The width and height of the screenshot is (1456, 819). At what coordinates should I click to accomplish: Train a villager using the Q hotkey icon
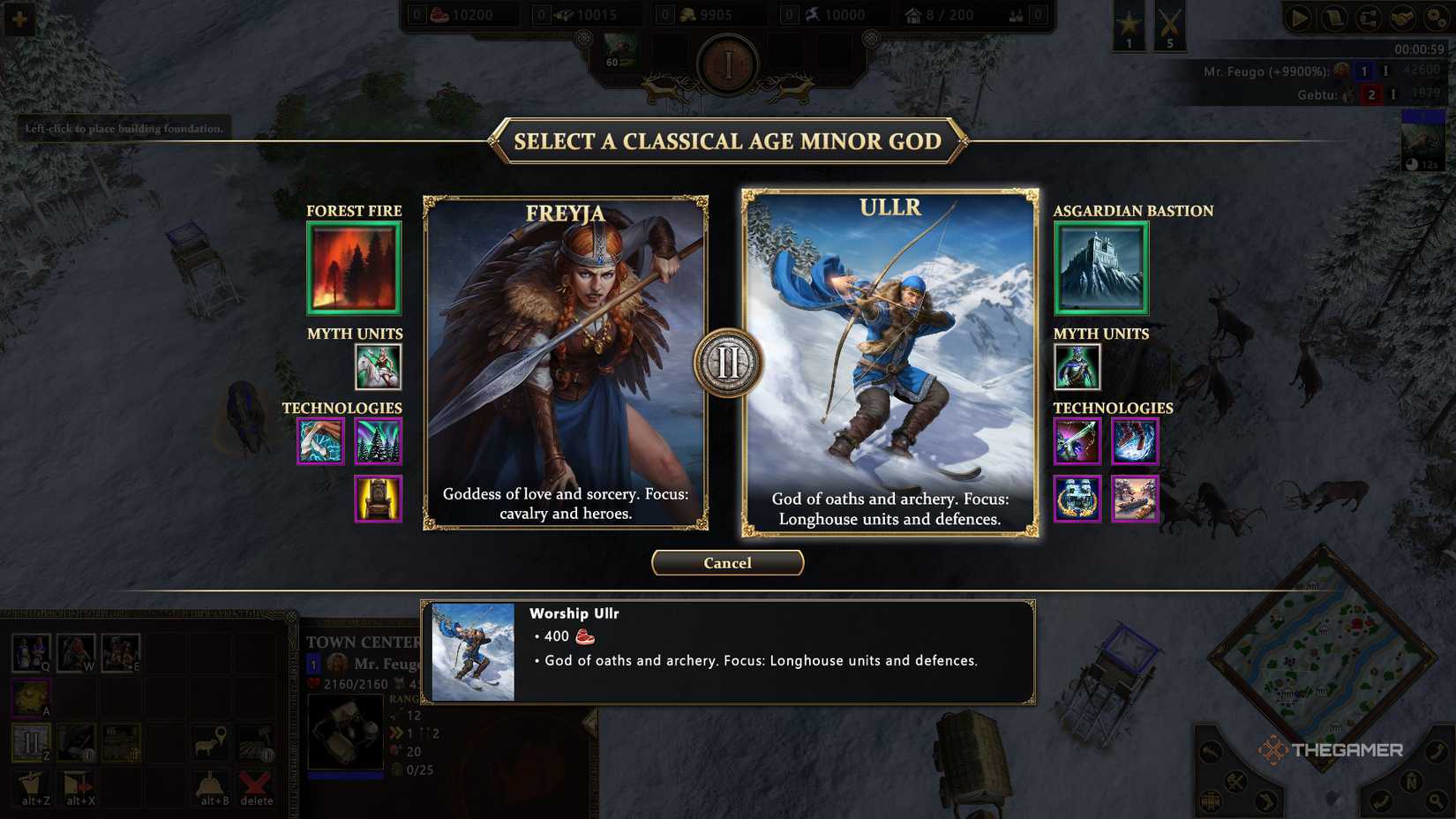coord(30,653)
